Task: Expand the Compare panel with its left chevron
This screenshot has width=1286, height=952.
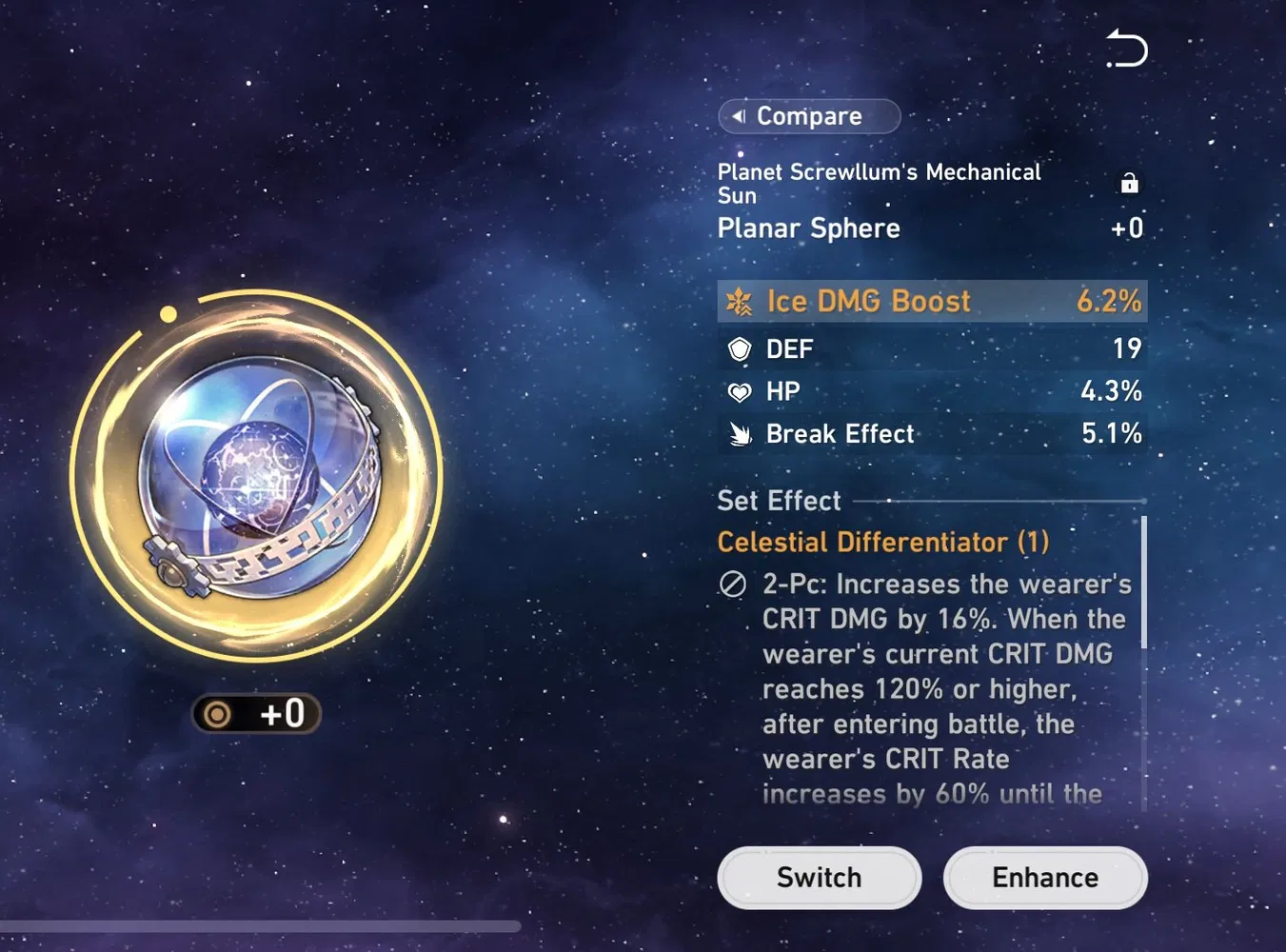Action: [740, 115]
